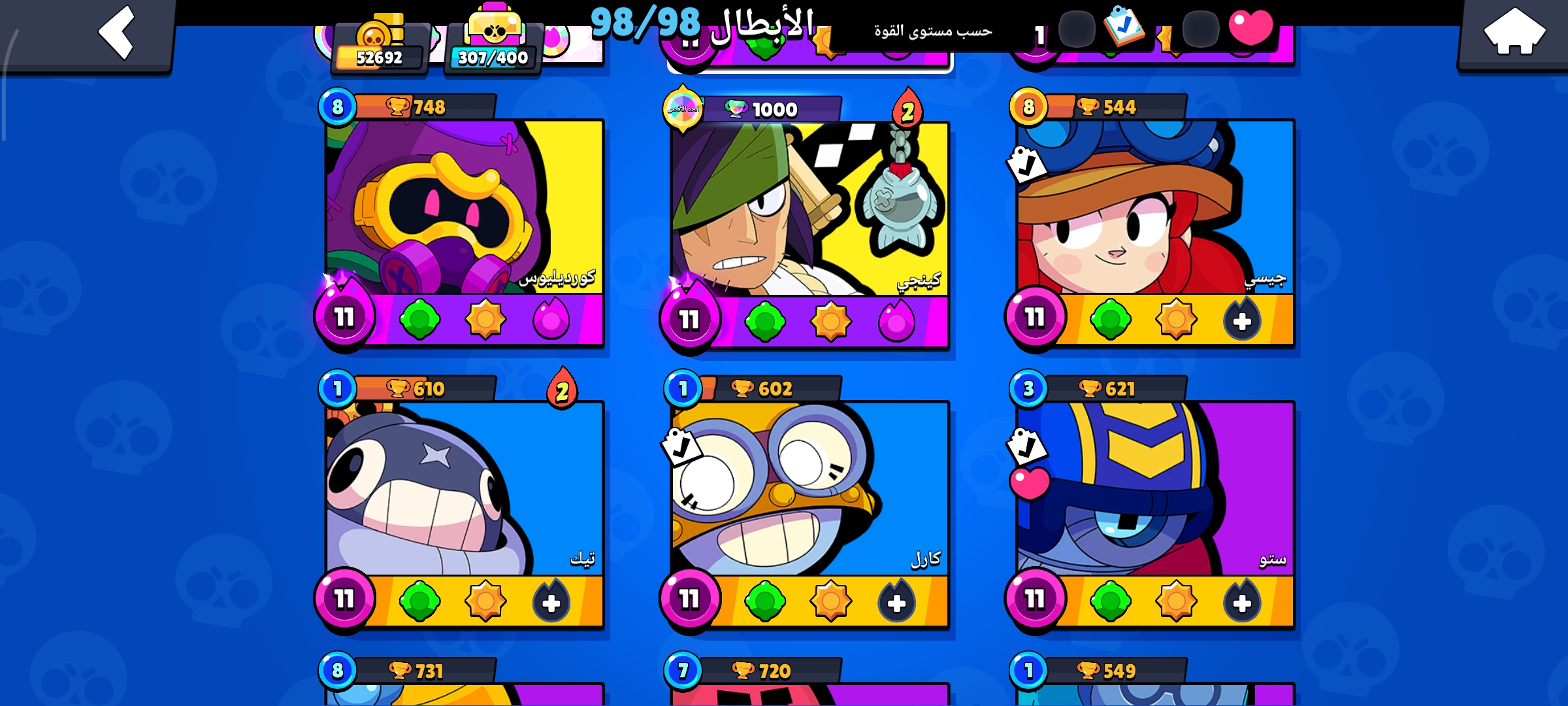Toggle the pink heart favorites filter

coord(1250,27)
